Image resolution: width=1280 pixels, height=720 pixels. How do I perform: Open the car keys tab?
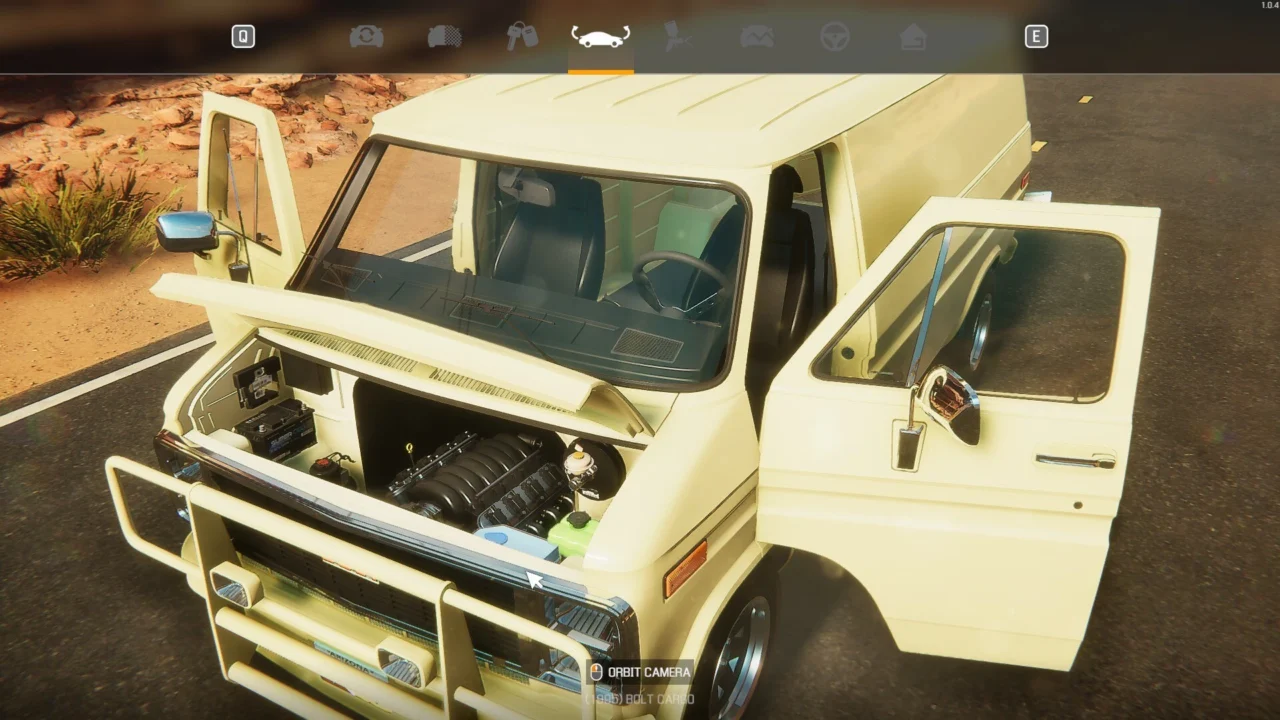pyautogui.click(x=522, y=37)
